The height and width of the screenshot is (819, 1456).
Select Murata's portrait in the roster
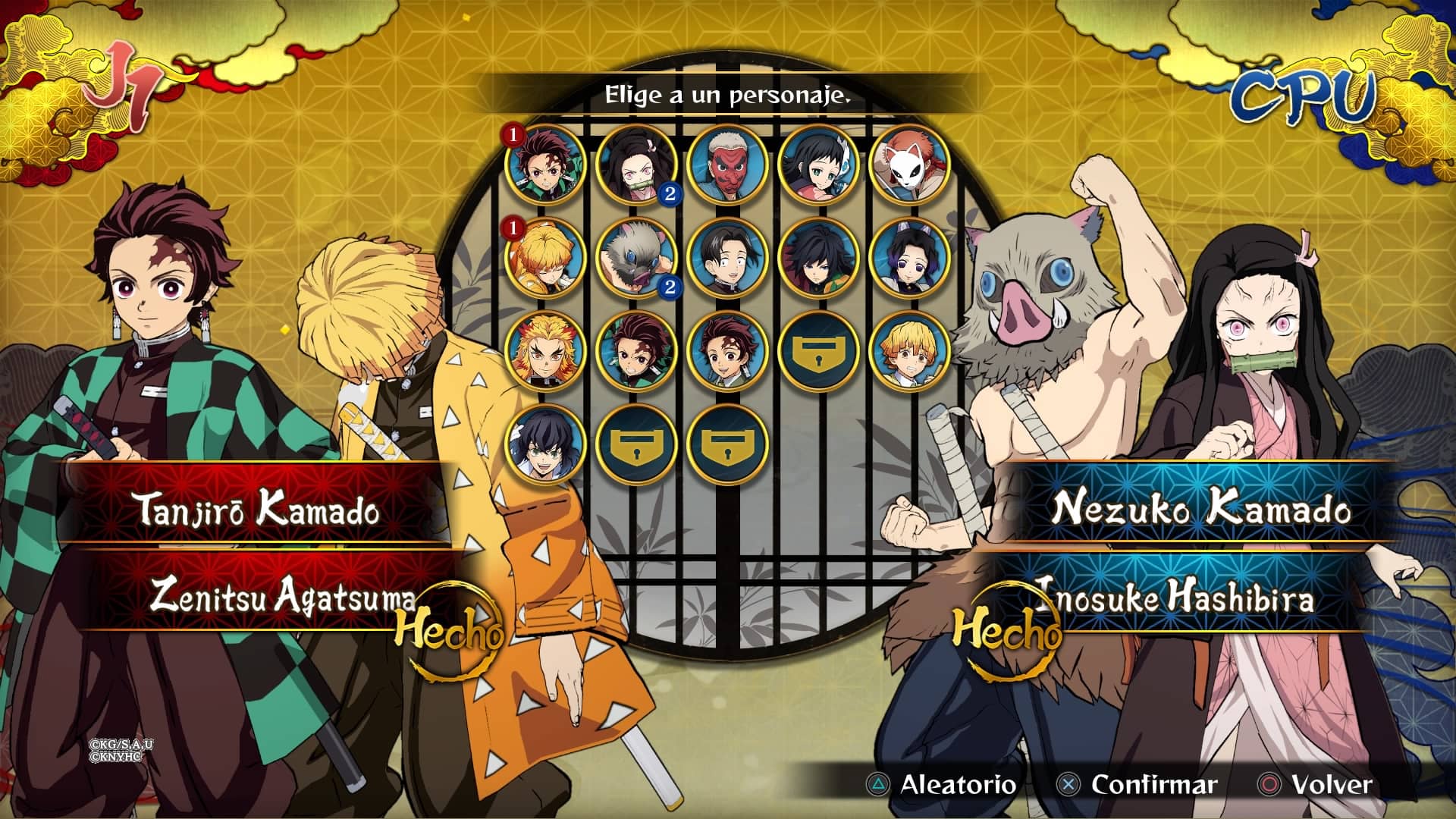726,257
